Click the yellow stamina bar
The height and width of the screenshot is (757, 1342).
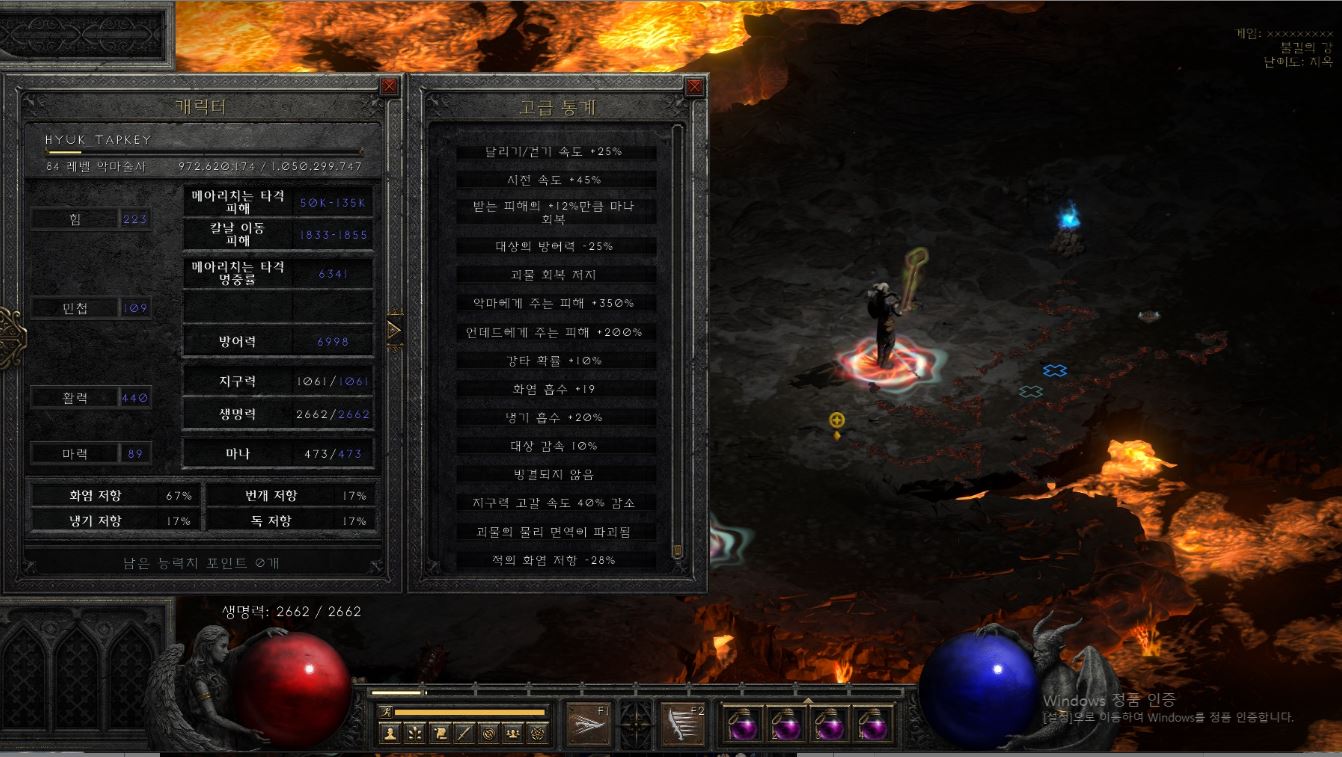470,711
